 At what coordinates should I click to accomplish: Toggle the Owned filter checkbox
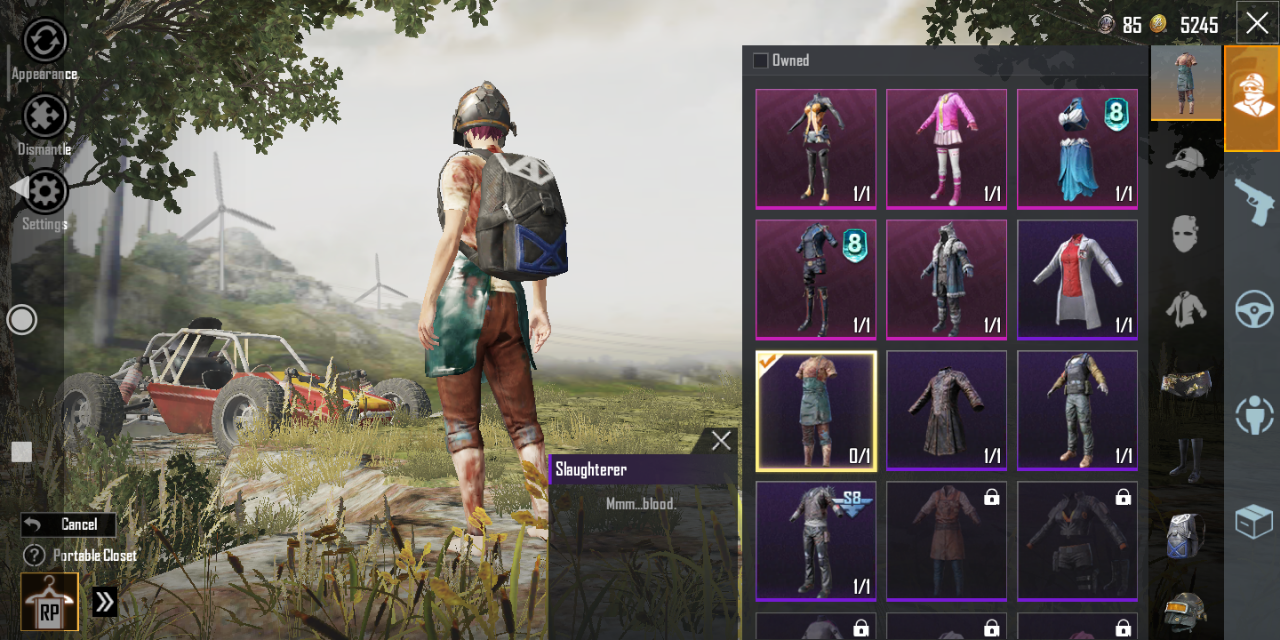[x=761, y=61]
